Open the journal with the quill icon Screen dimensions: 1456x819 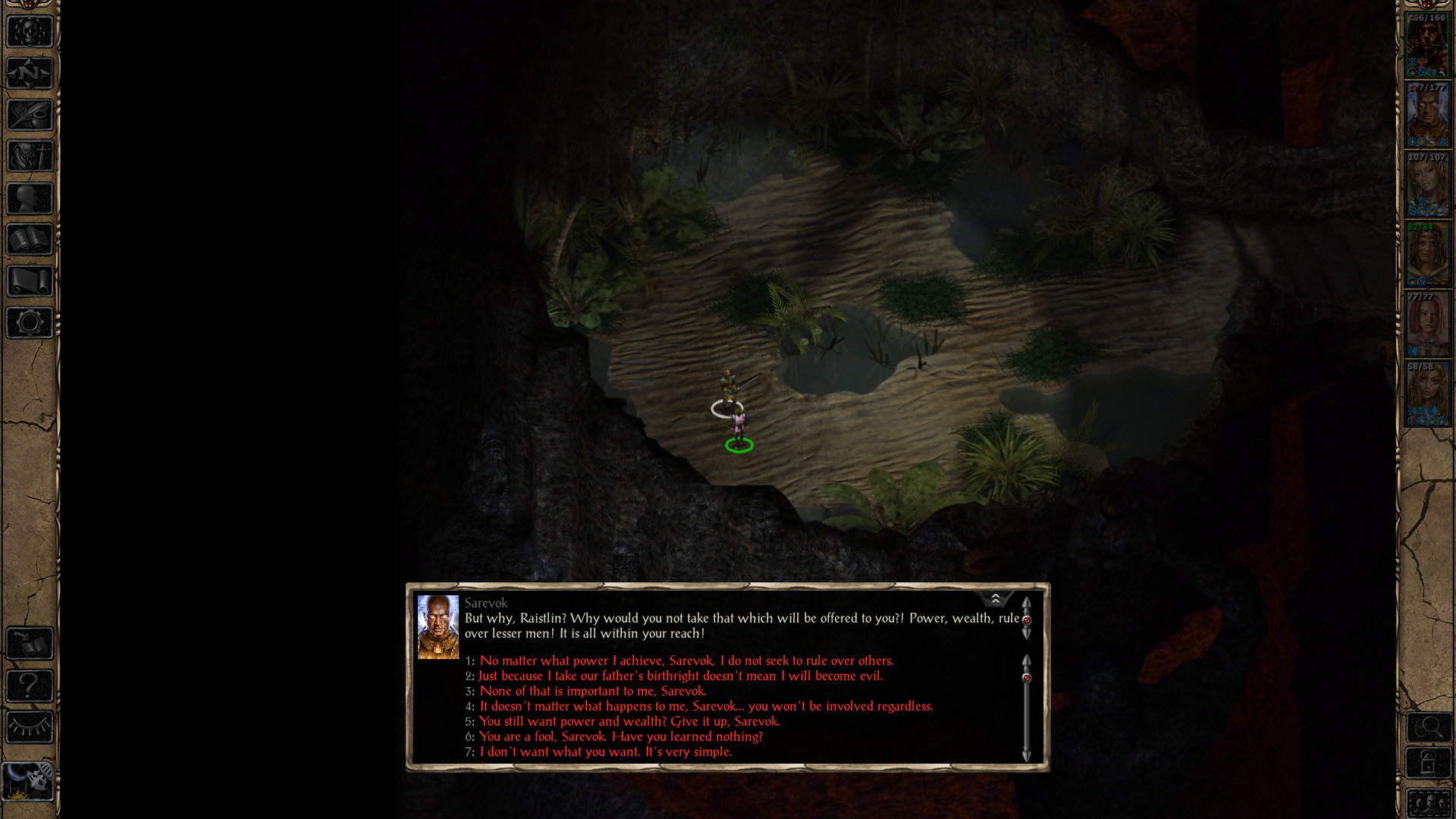(x=30, y=115)
